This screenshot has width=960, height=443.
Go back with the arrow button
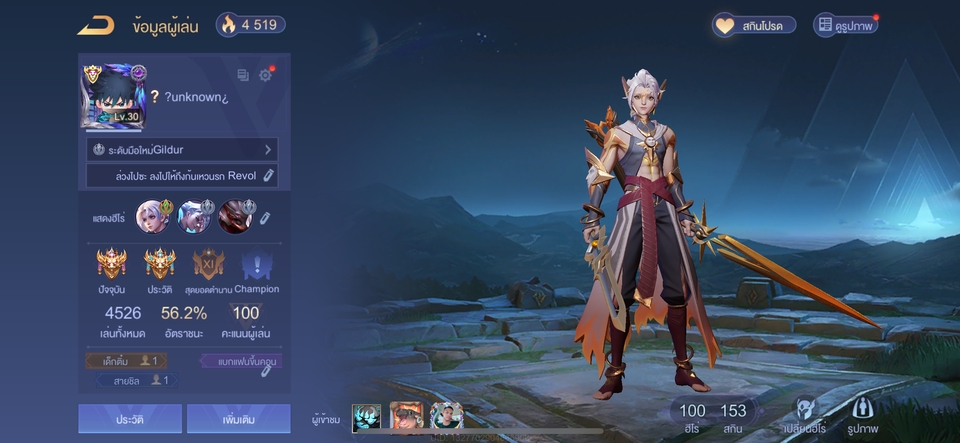coord(96,25)
